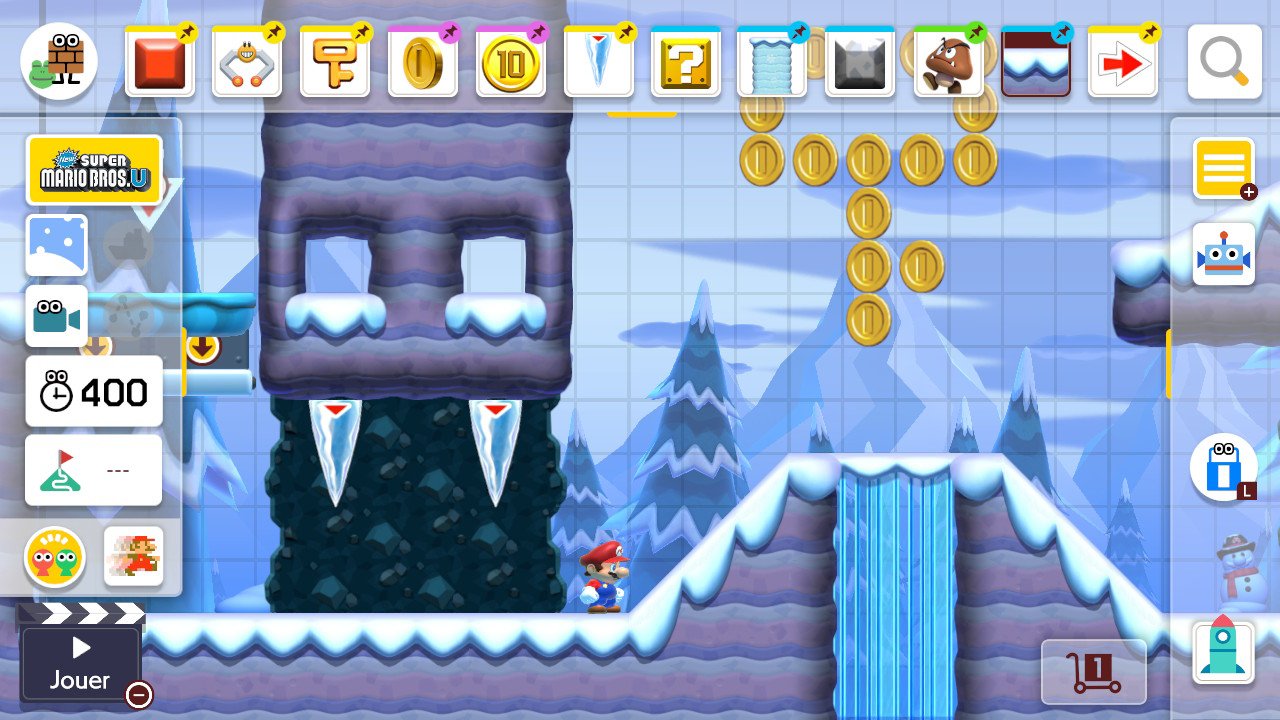Viewport: 1280px width, 720px height.
Task: Select the question block palette item
Action: click(x=685, y=62)
